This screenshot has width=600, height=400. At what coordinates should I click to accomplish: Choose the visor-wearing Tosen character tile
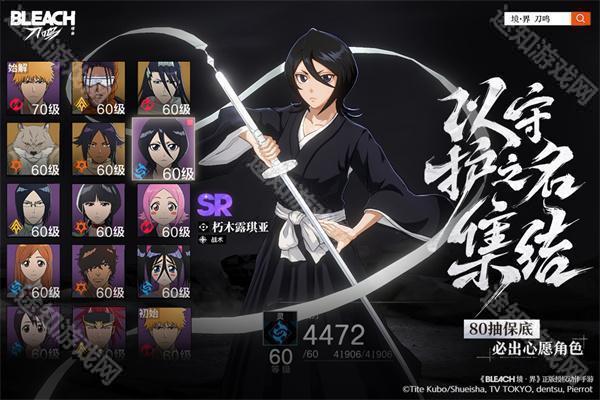click(x=98, y=86)
